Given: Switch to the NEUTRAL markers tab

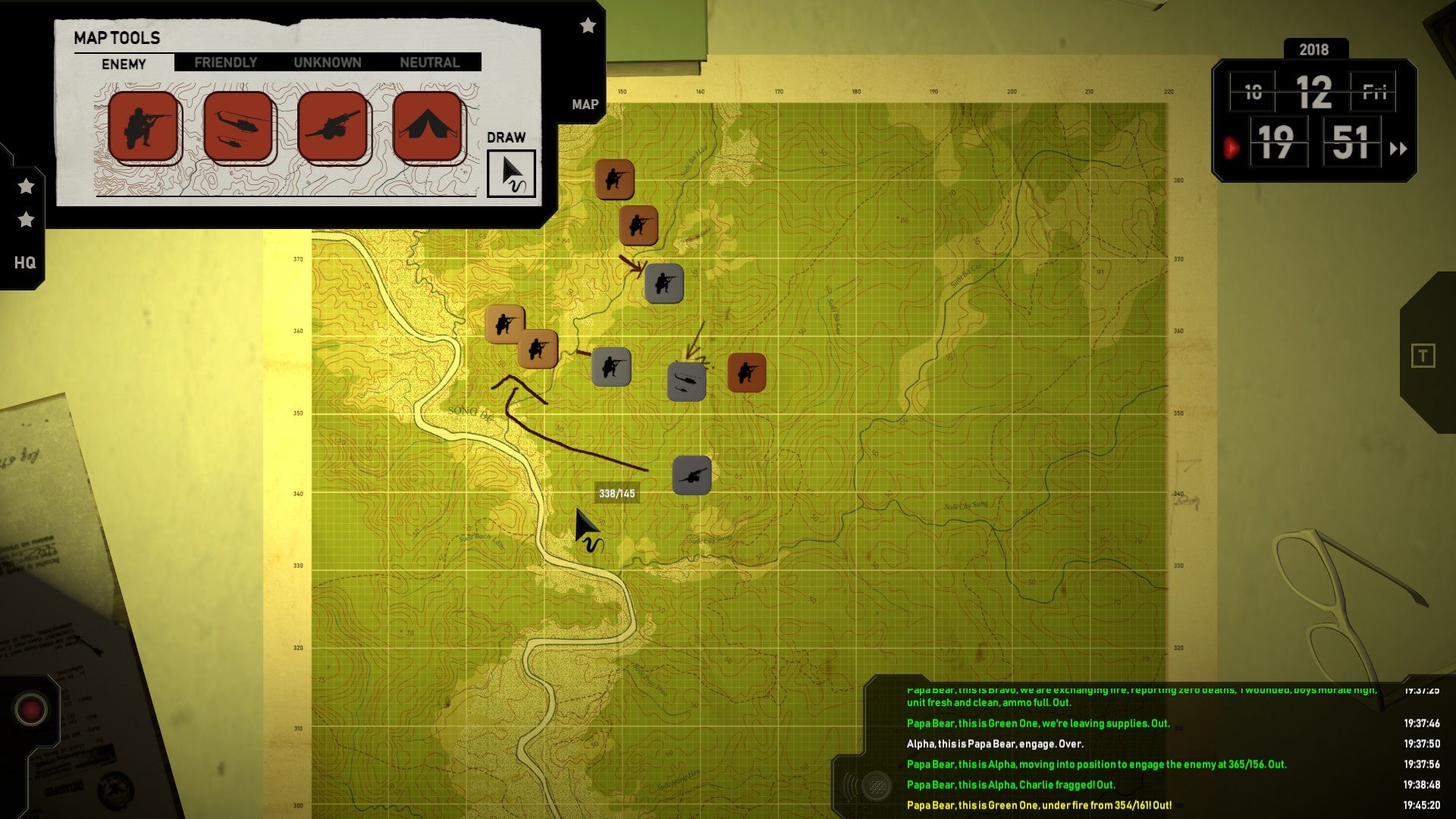Looking at the screenshot, I should pos(429,62).
